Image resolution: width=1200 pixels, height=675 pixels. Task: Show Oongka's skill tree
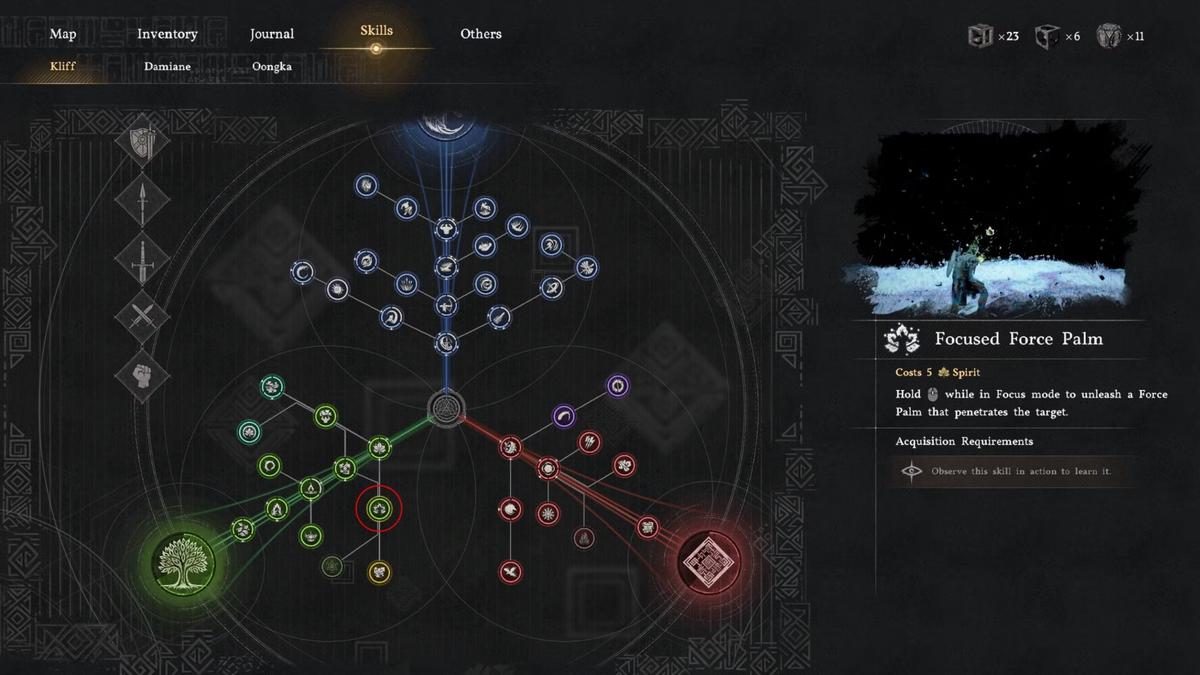click(272, 67)
